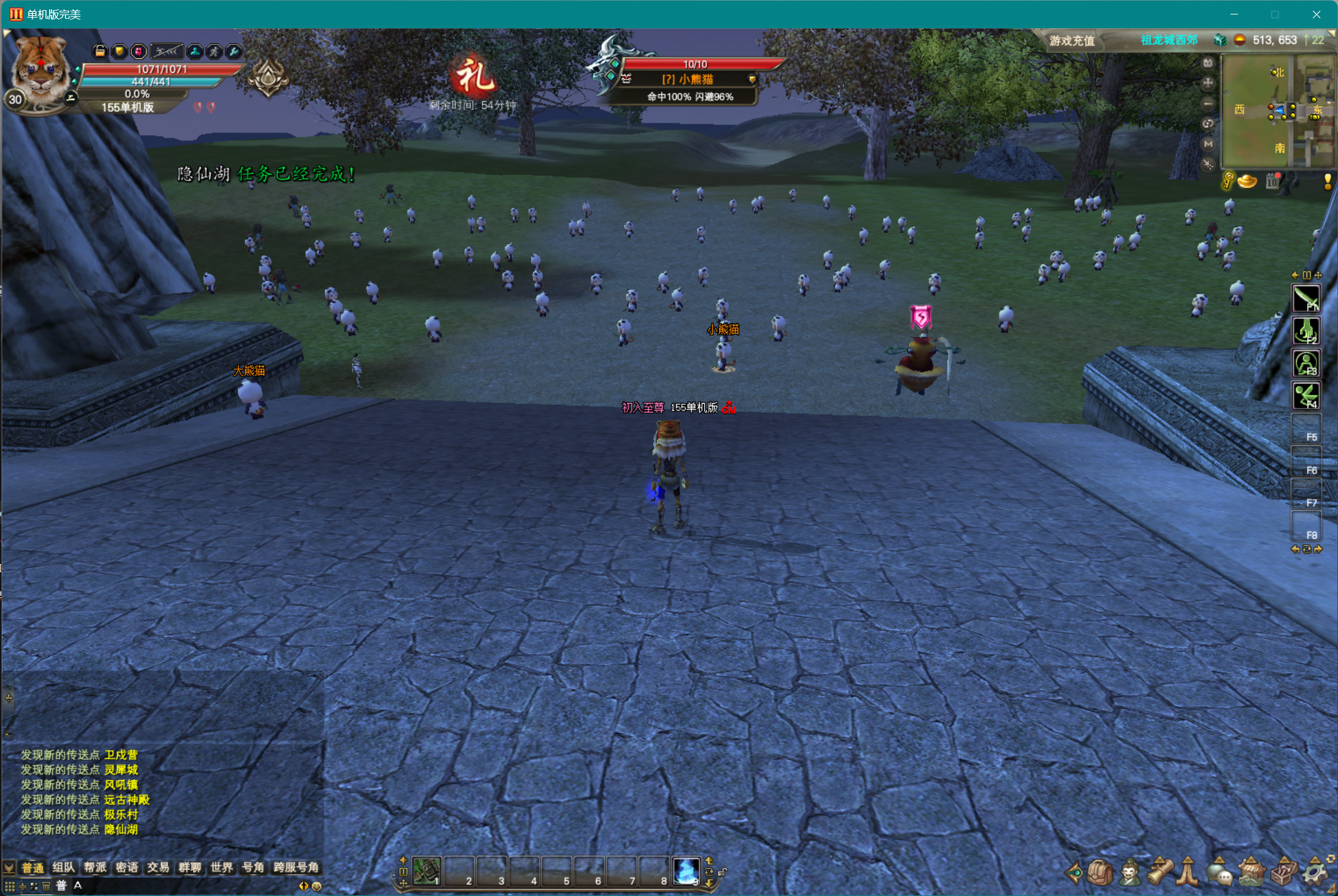This screenshot has width=1338, height=896.
Task: Click the minimap's M world map button
Action: click(x=1208, y=144)
